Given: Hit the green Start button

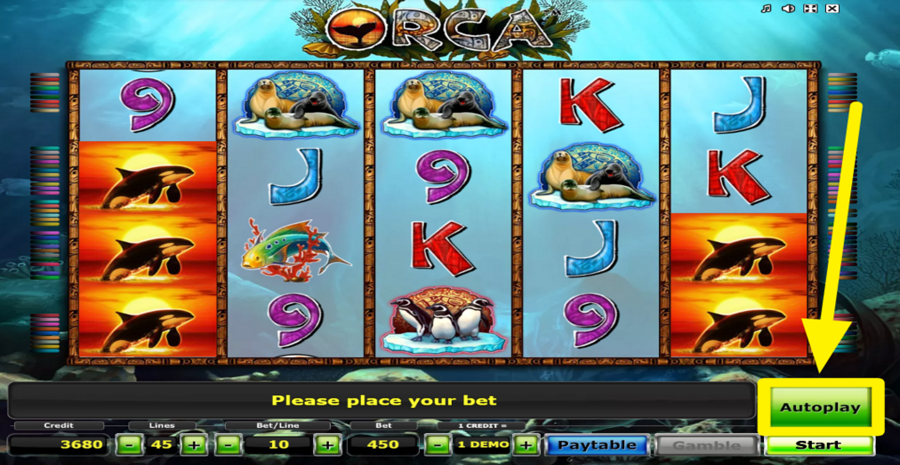Looking at the screenshot, I should coord(819,445).
